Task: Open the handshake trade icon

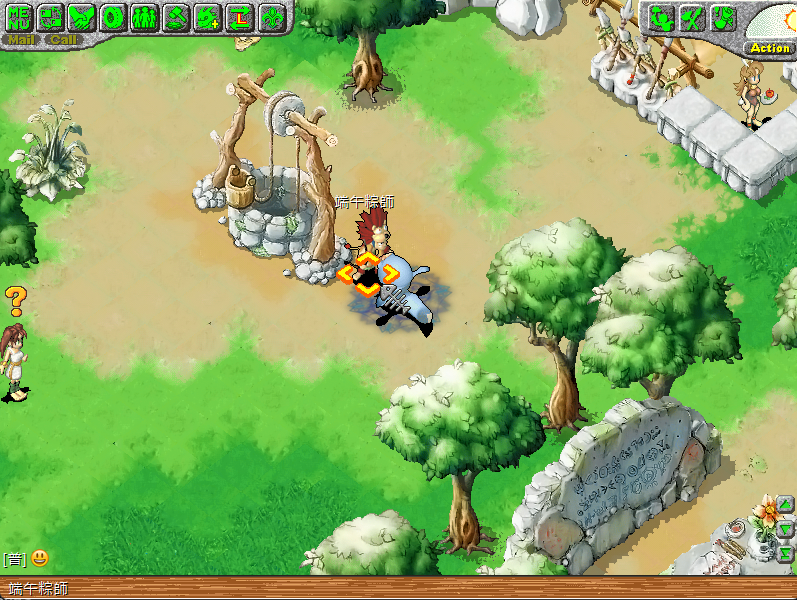Action: pyautogui.click(x=82, y=16)
